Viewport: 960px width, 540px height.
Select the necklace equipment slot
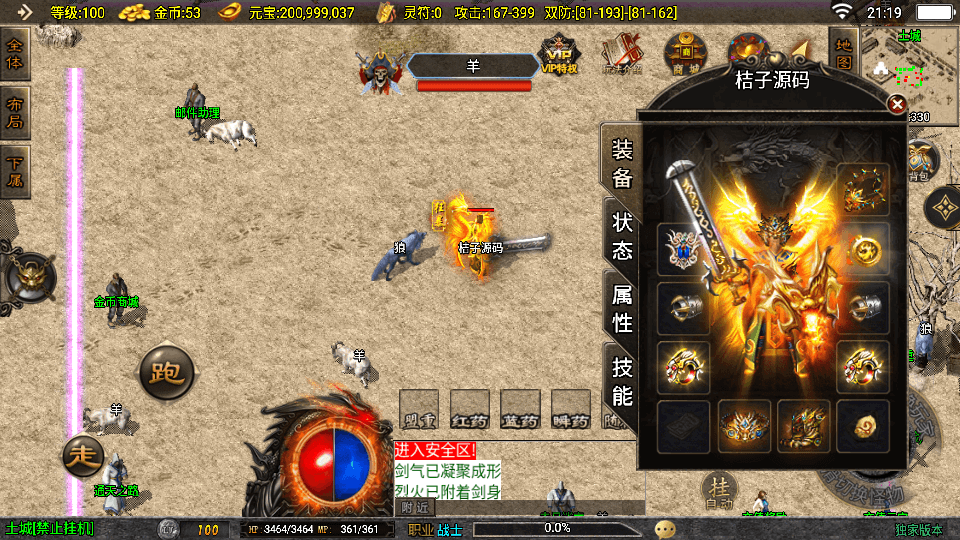pos(862,189)
